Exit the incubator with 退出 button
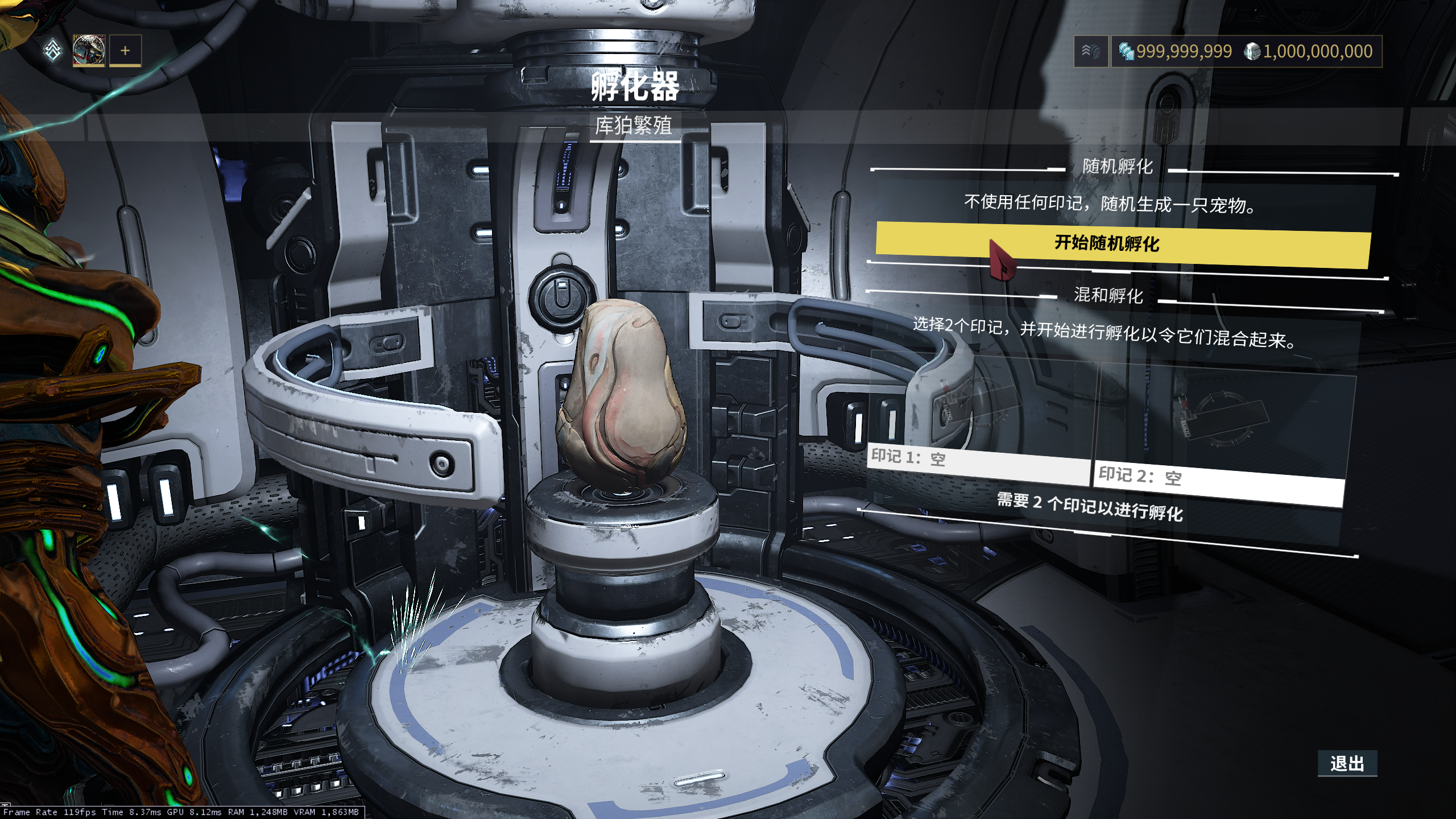Image resolution: width=1456 pixels, height=819 pixels. click(x=1347, y=763)
